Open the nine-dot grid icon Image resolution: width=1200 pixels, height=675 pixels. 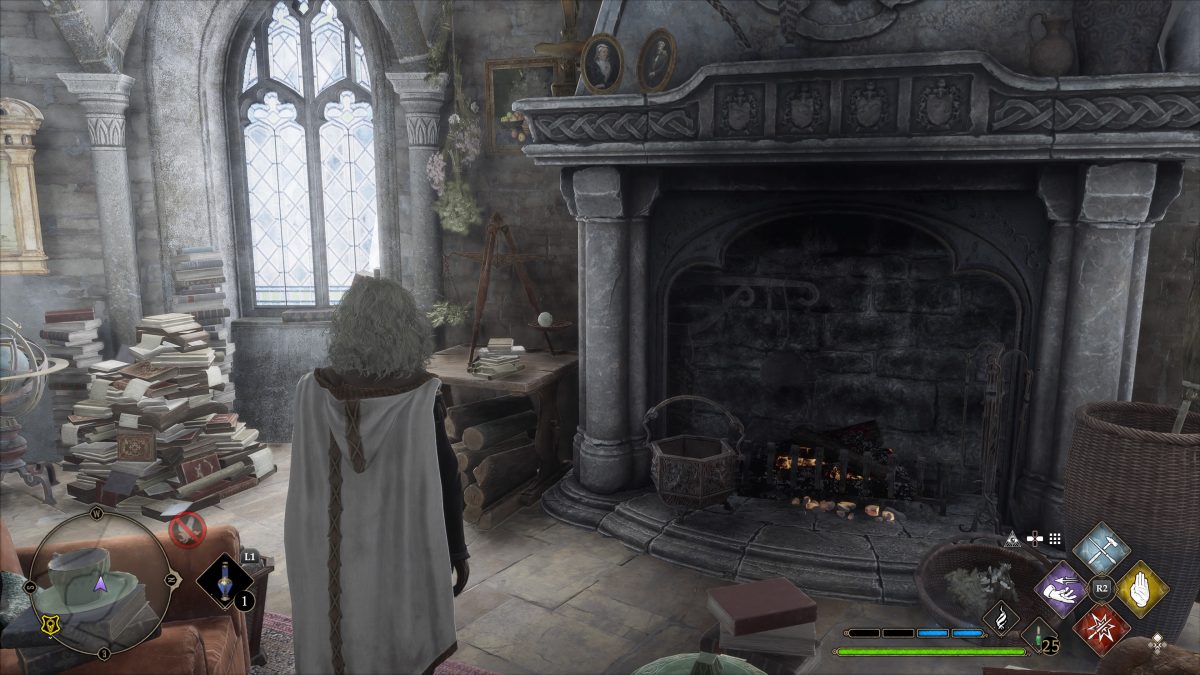(x=1055, y=538)
